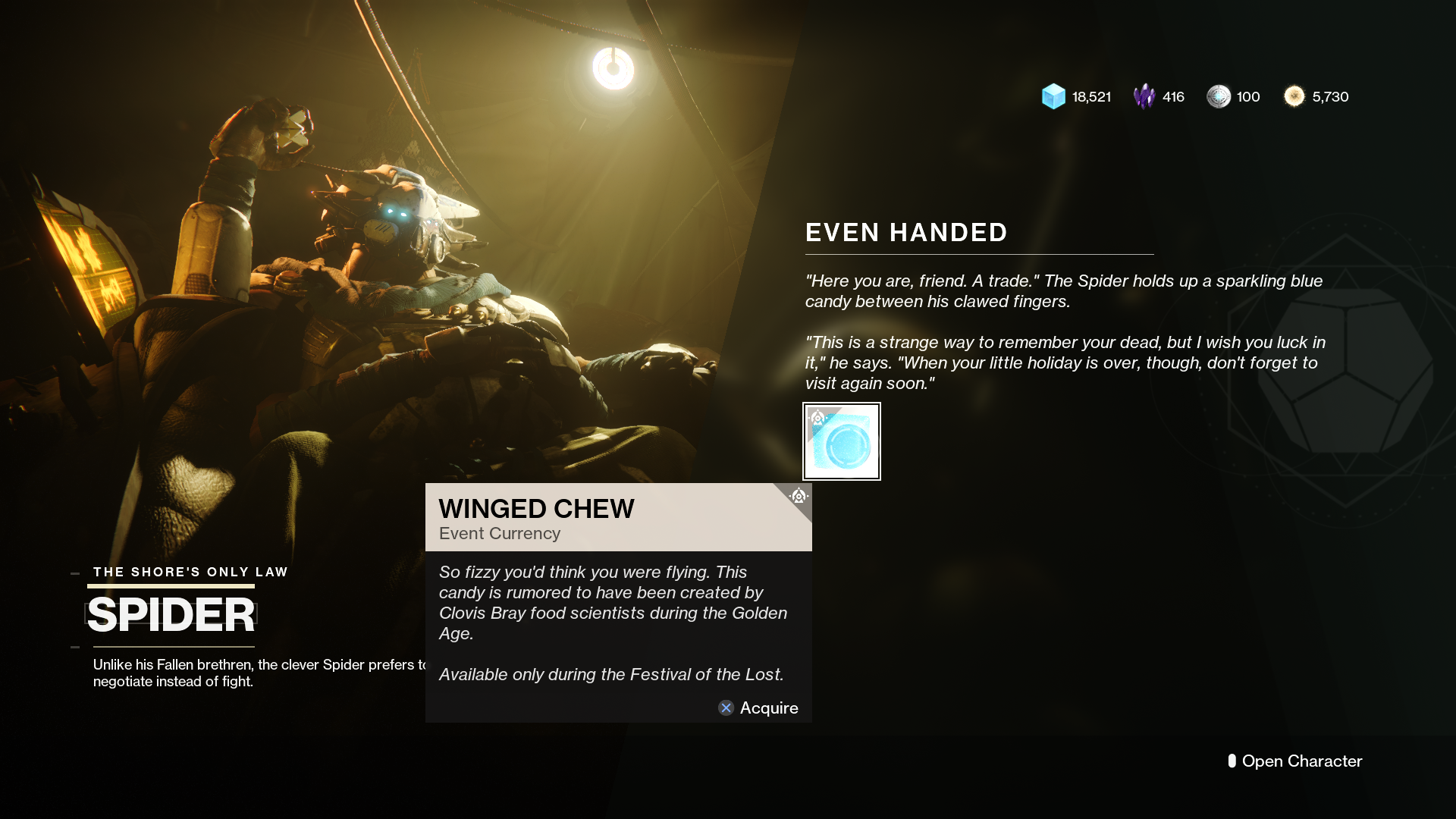Select the Legendary Shards currency icon
Viewport: 1456px width, 819px height.
[1144, 96]
